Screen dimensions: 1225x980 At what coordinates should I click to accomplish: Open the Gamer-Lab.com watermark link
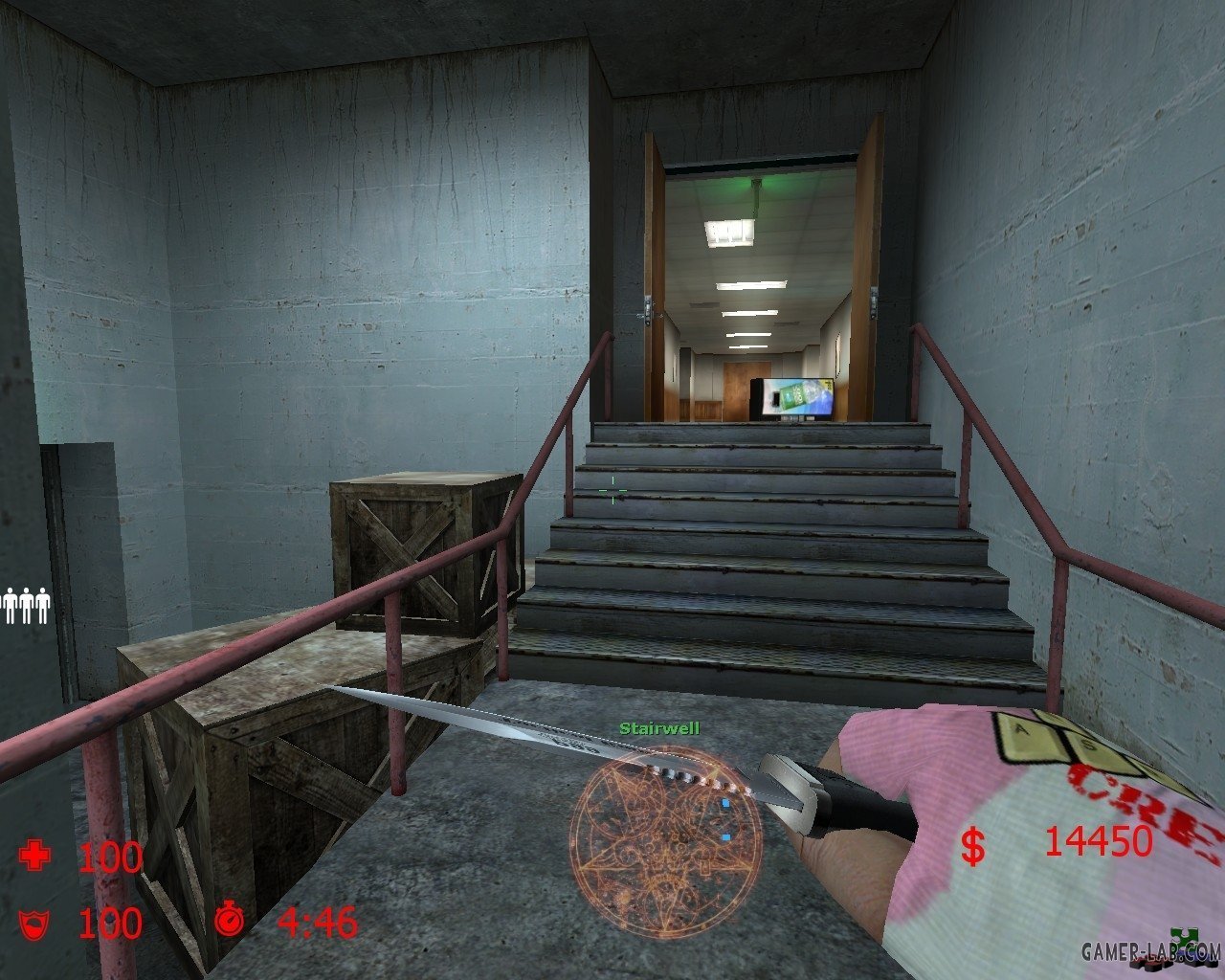[x=1150, y=951]
